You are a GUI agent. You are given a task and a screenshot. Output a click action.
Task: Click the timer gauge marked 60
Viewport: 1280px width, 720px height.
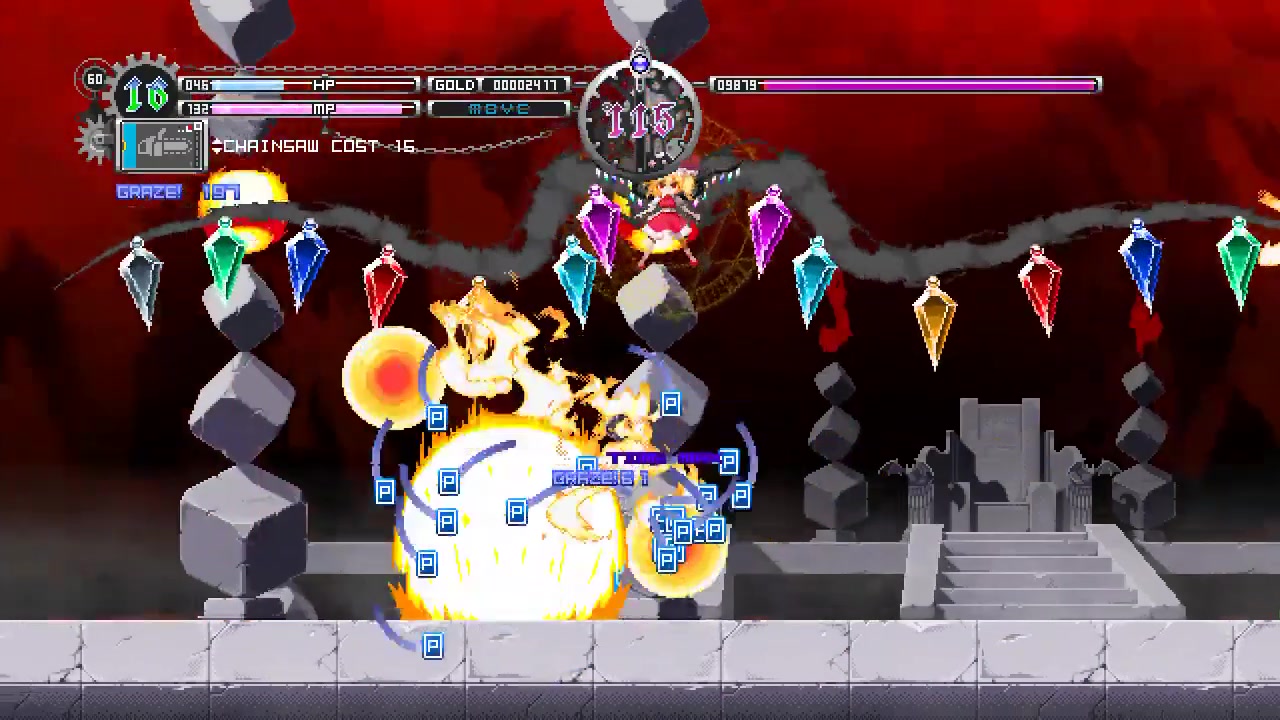click(x=97, y=78)
